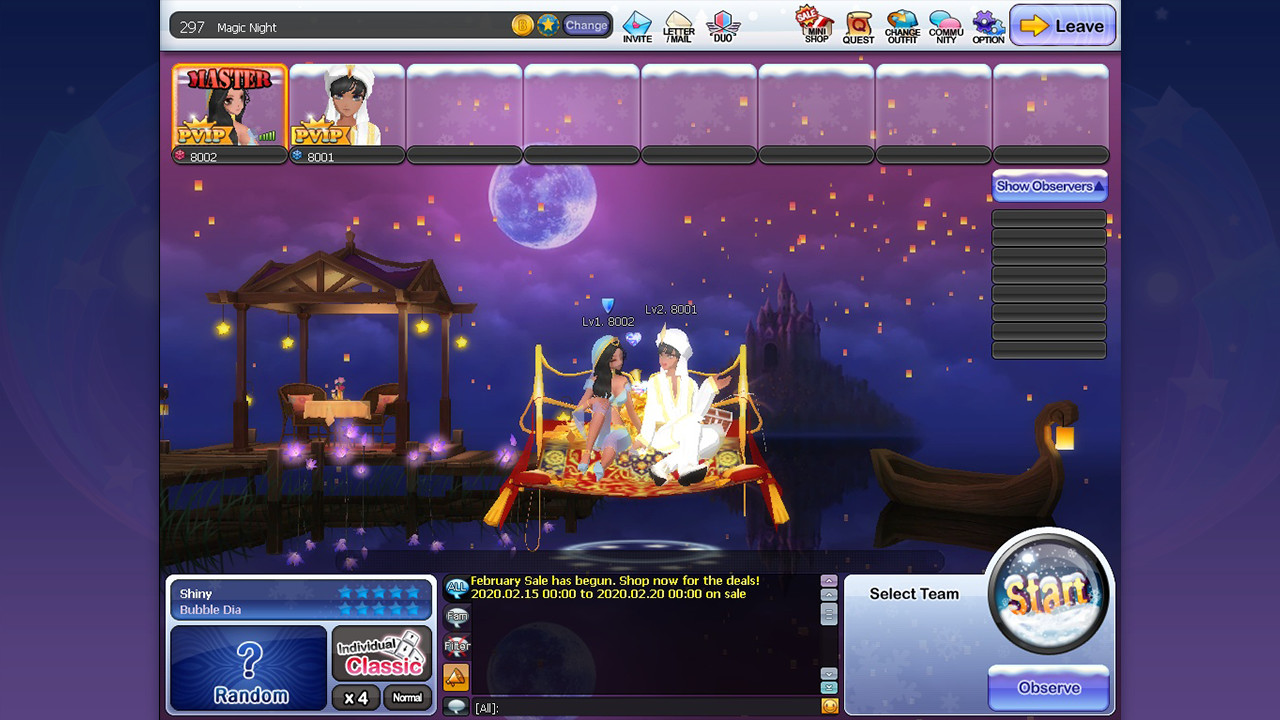Toggle the megaphone announcement display

pyautogui.click(x=456, y=677)
